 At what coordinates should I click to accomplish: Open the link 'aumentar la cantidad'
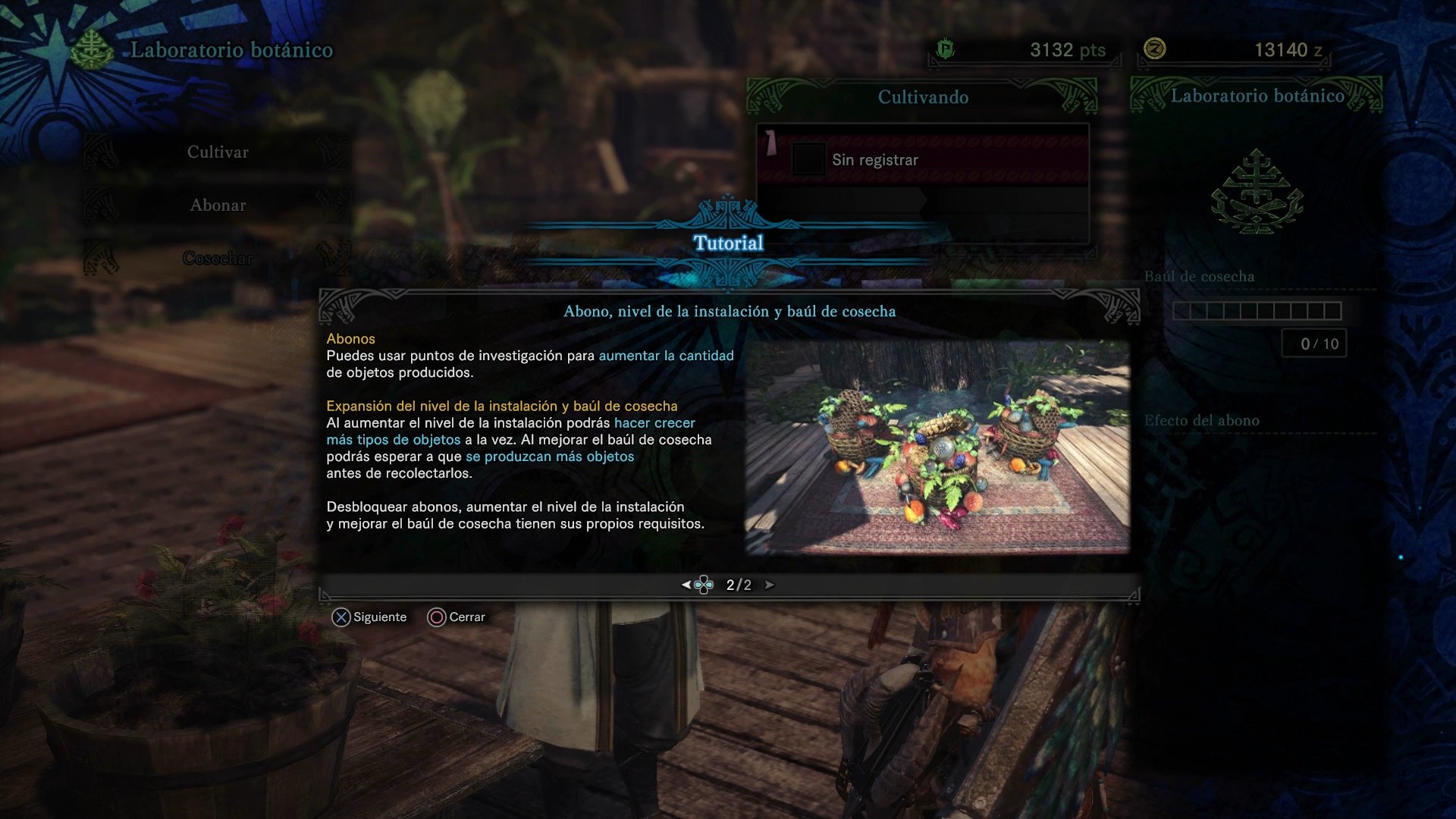(x=666, y=355)
